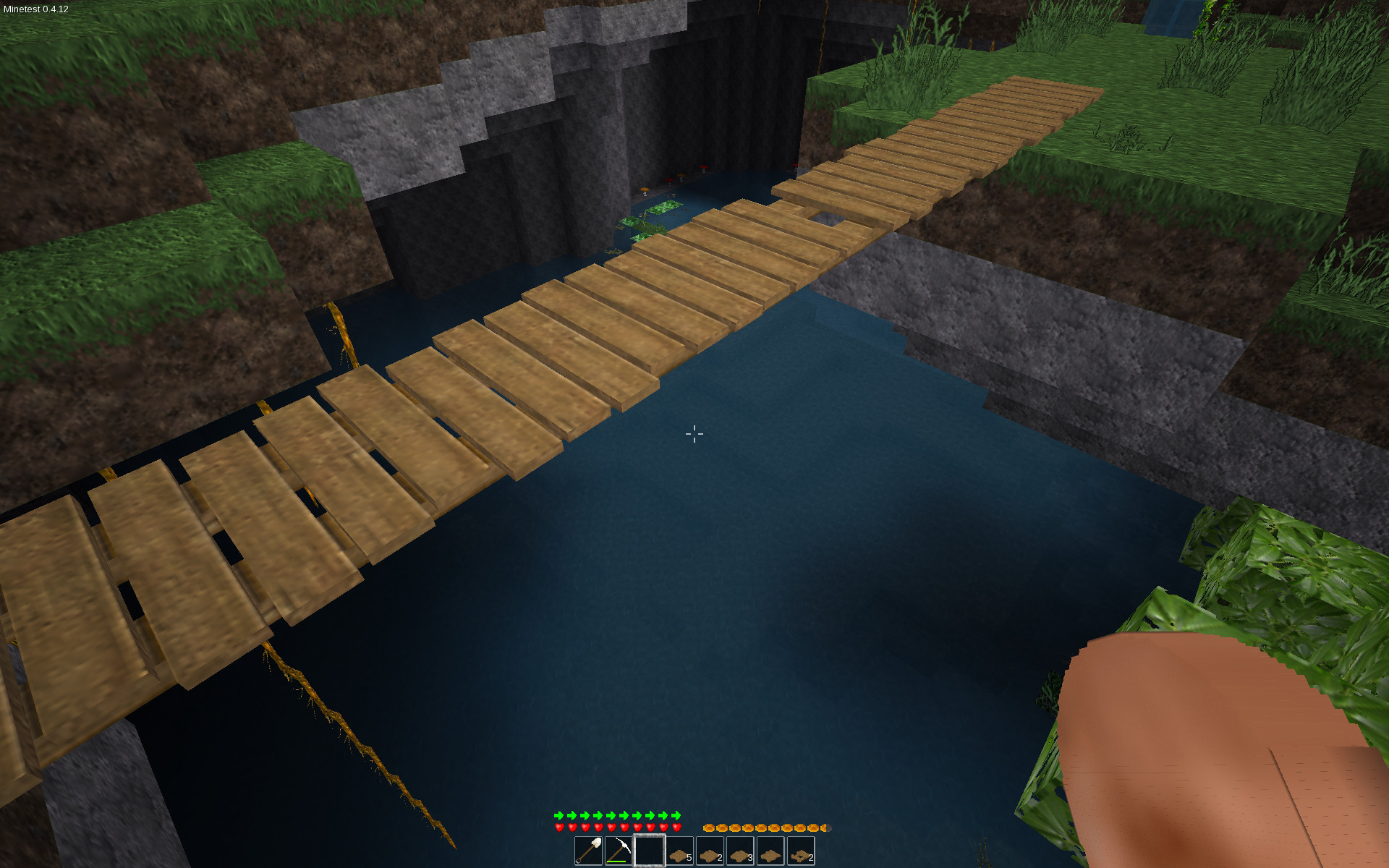The image size is (1389, 868).
Task: Click the first green breath arrow
Action: [x=559, y=815]
